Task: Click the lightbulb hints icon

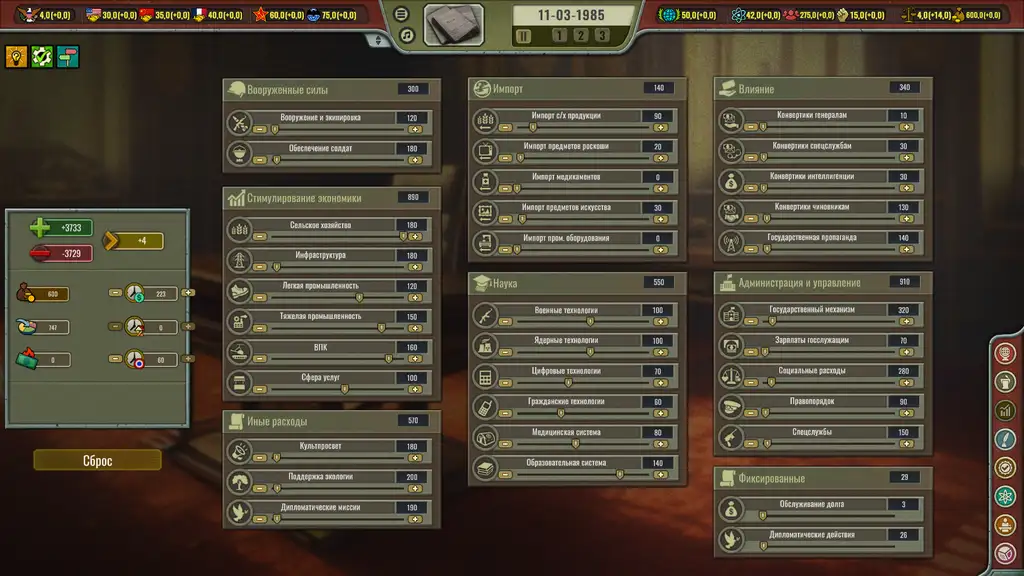Action: (16, 57)
